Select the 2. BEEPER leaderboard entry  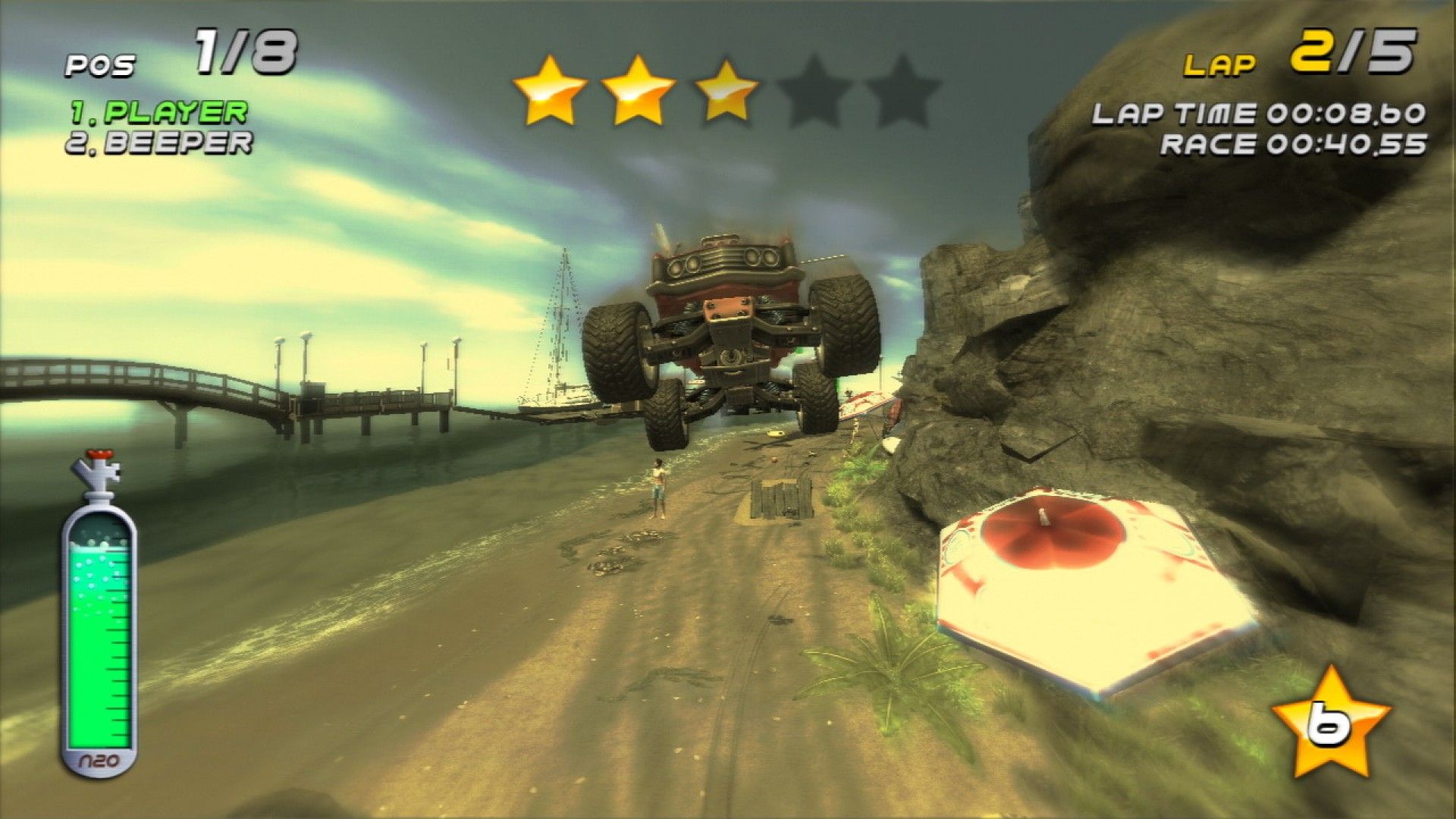click(x=162, y=143)
